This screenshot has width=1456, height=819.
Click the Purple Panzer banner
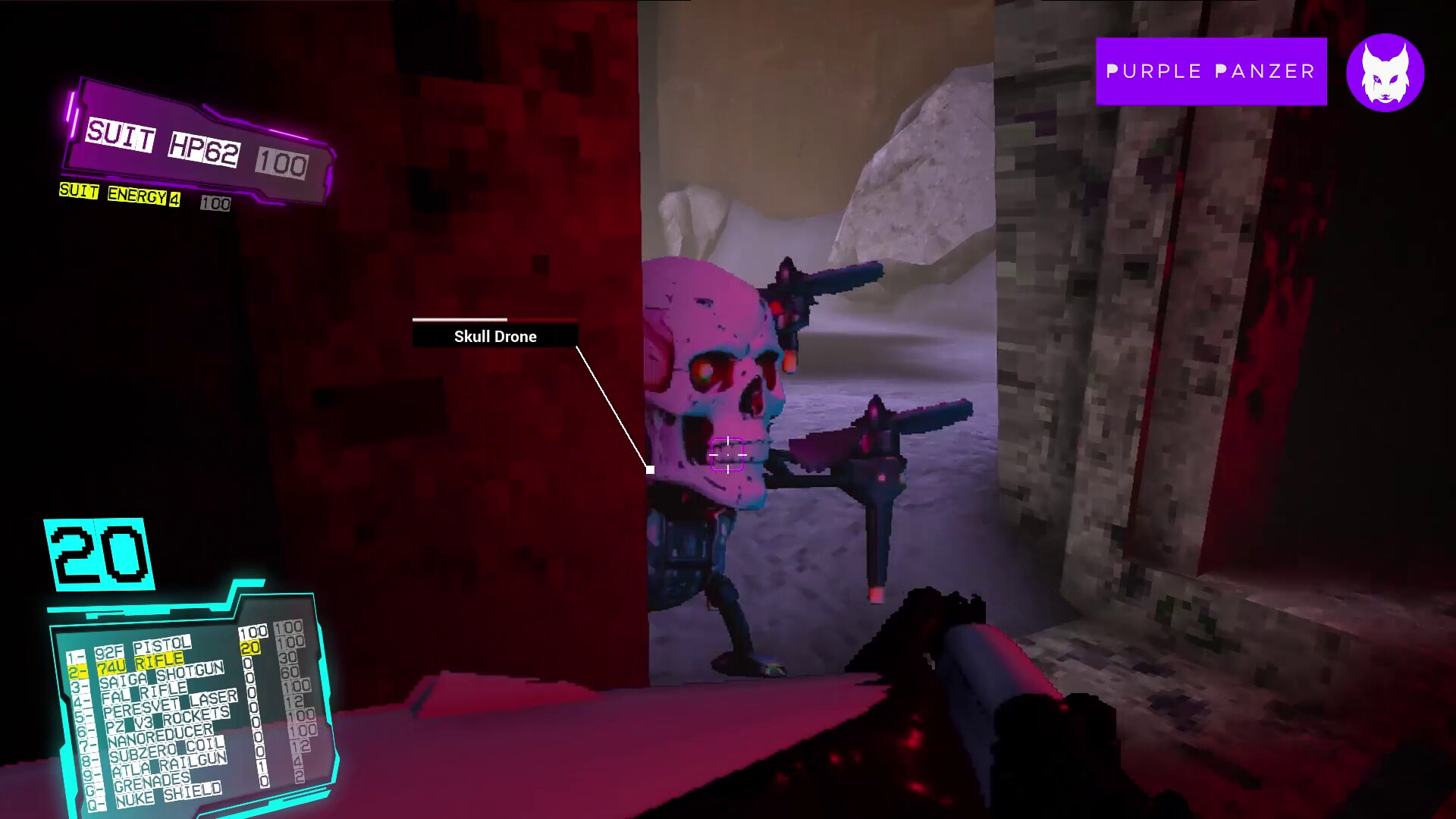(1211, 71)
